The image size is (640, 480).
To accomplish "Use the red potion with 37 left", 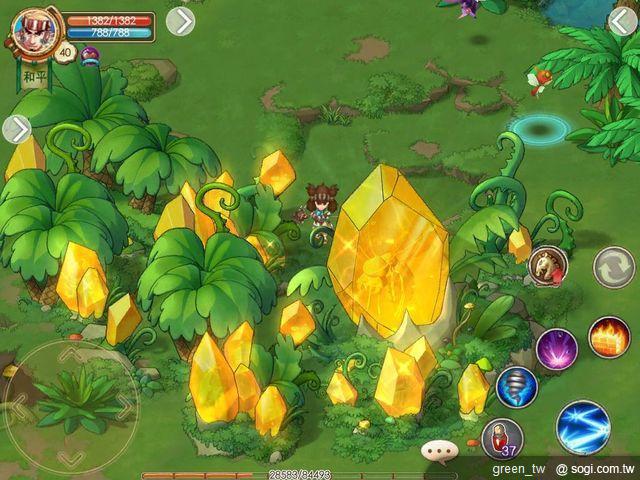I will (502, 438).
